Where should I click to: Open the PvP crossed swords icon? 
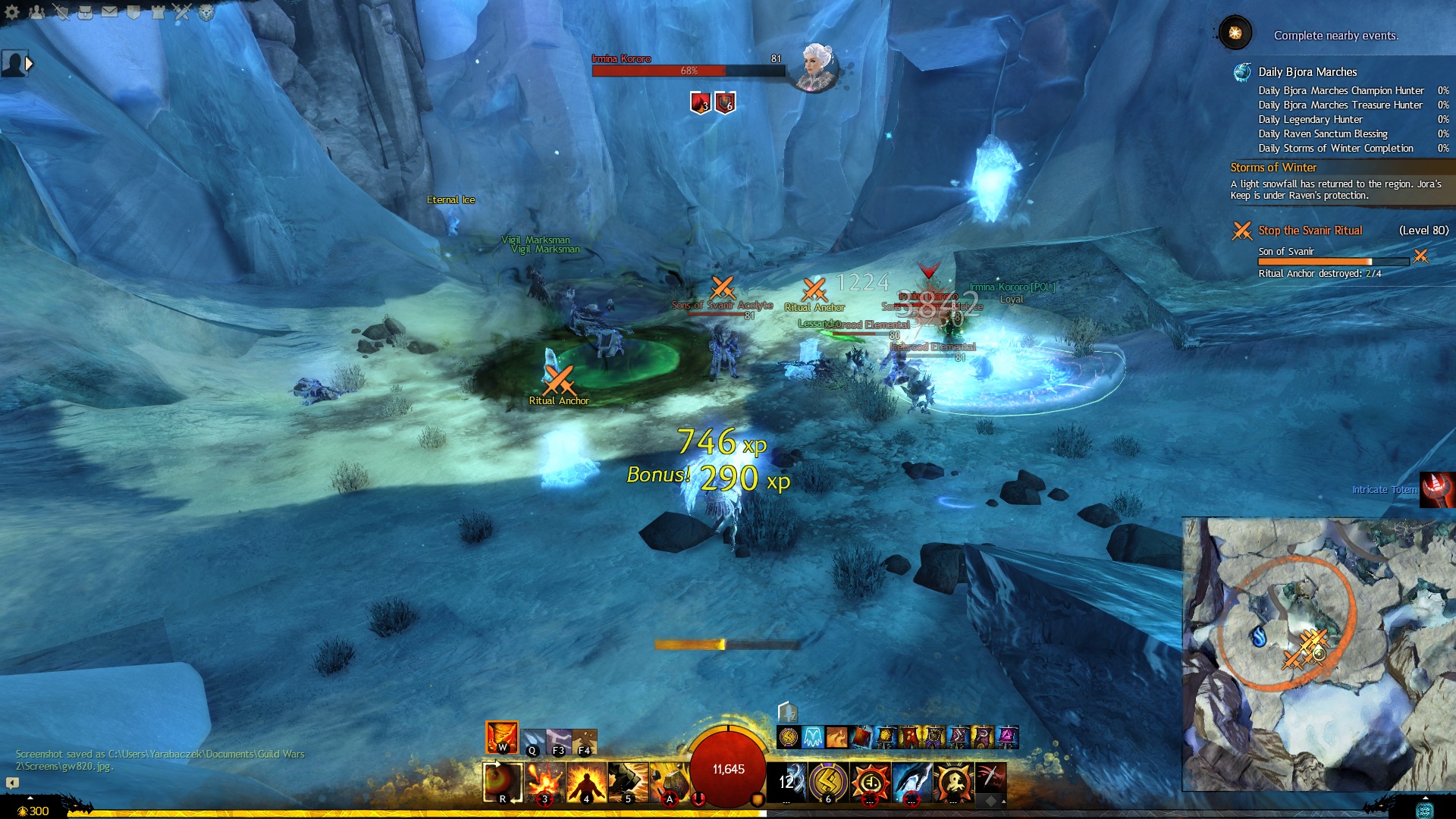(x=182, y=11)
